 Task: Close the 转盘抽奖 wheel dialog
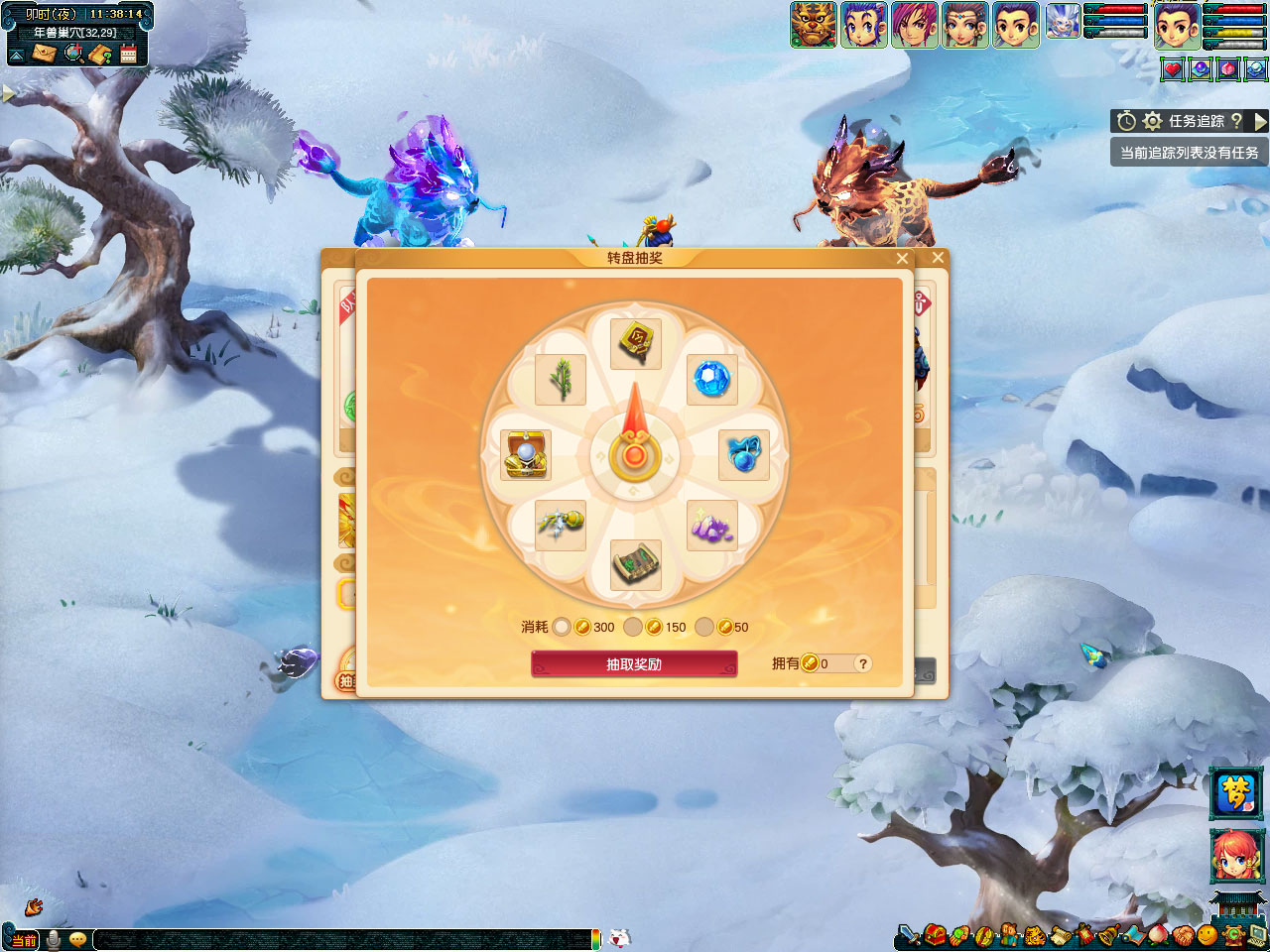[902, 258]
